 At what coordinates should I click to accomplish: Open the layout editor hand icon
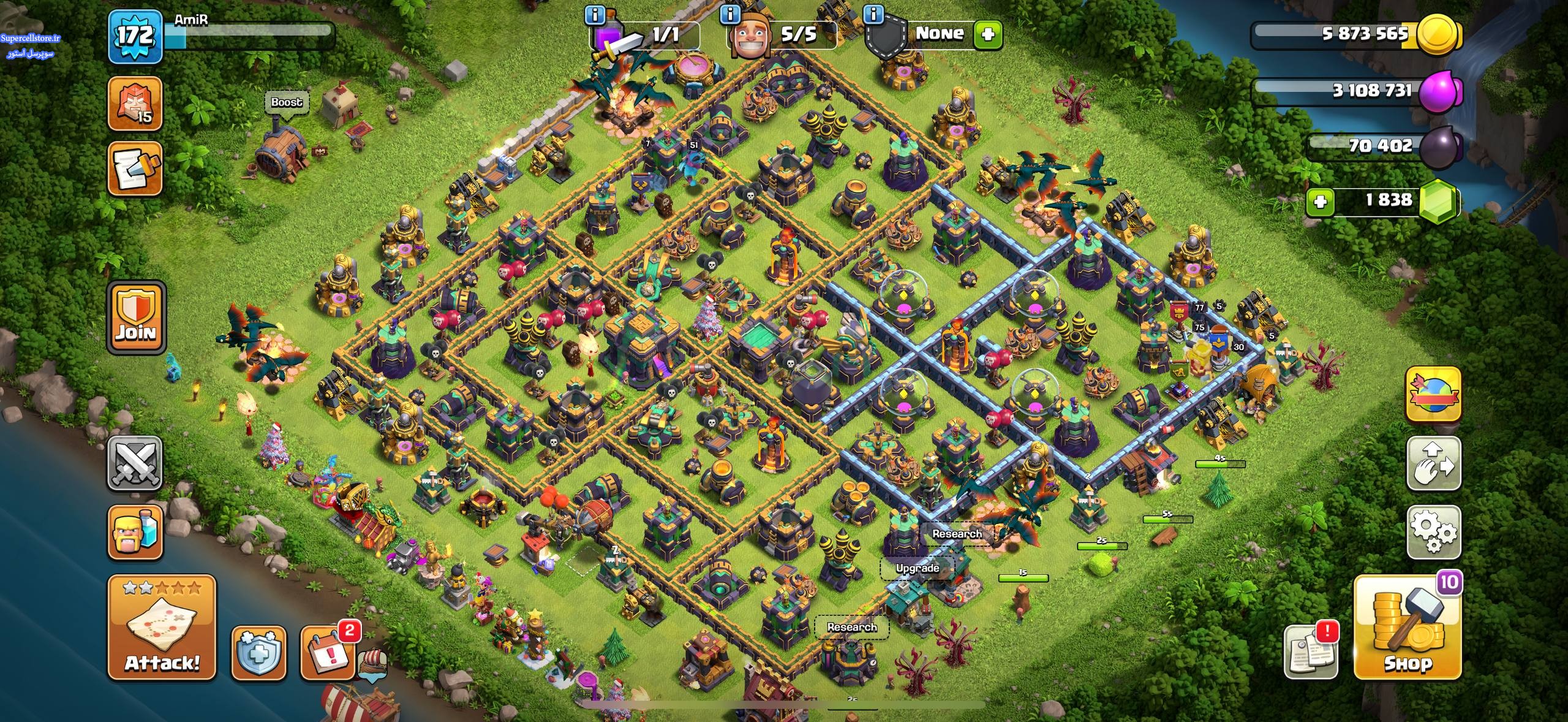pyautogui.click(x=1433, y=463)
